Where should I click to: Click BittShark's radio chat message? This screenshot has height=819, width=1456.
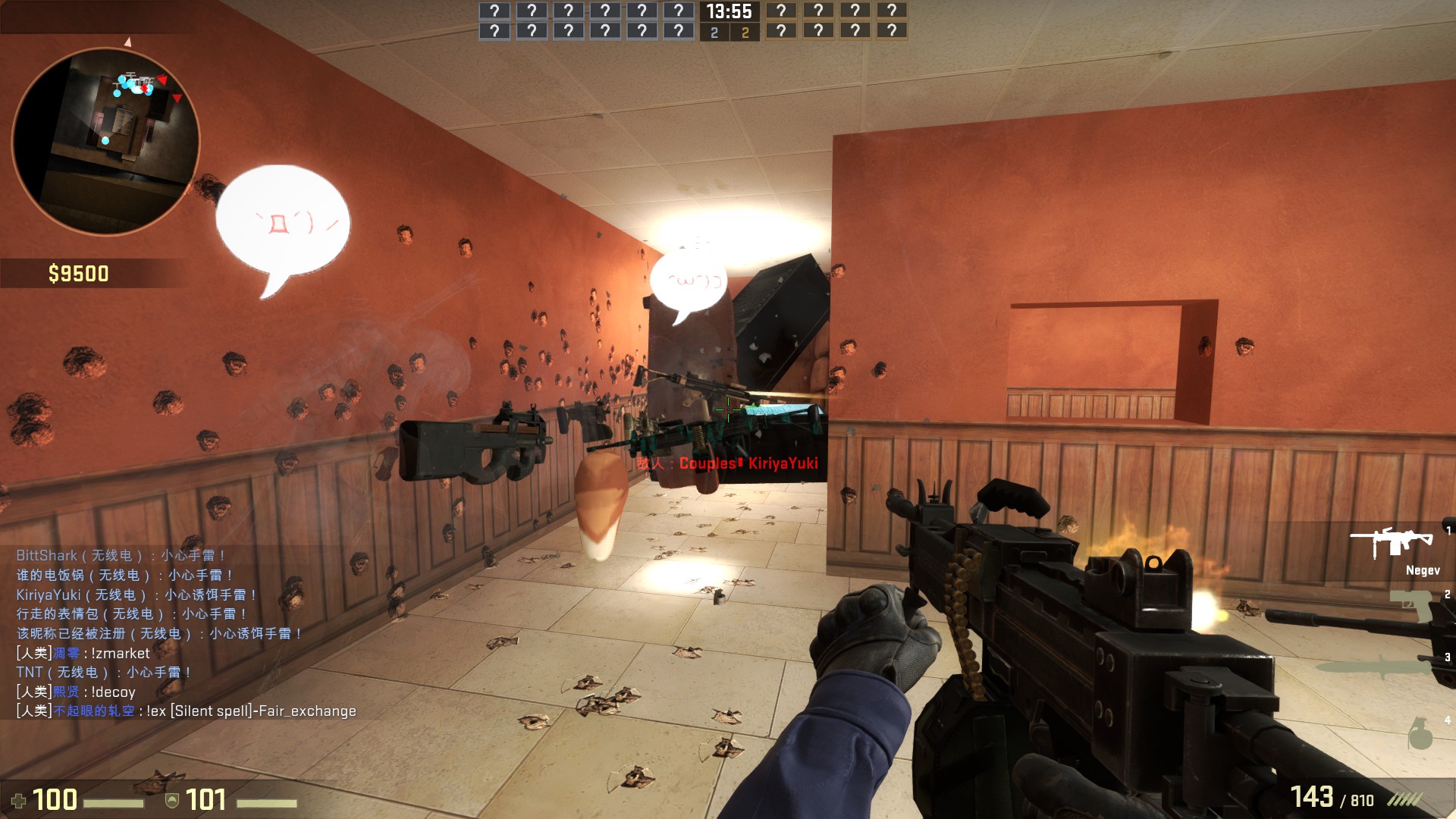coord(121,556)
